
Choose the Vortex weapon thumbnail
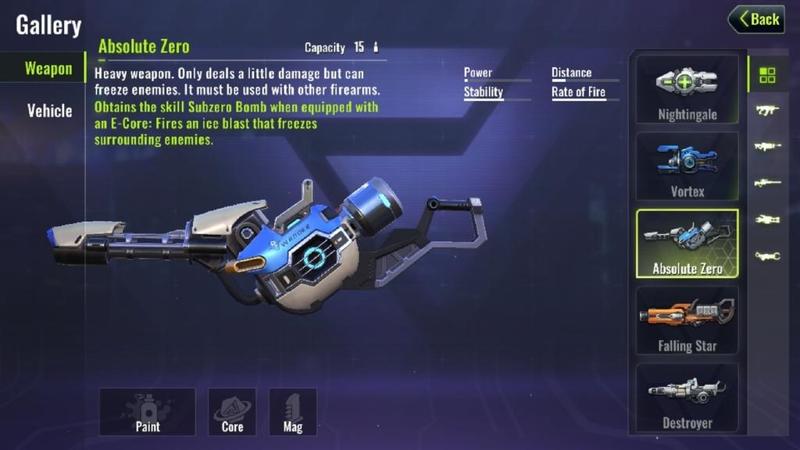click(687, 166)
